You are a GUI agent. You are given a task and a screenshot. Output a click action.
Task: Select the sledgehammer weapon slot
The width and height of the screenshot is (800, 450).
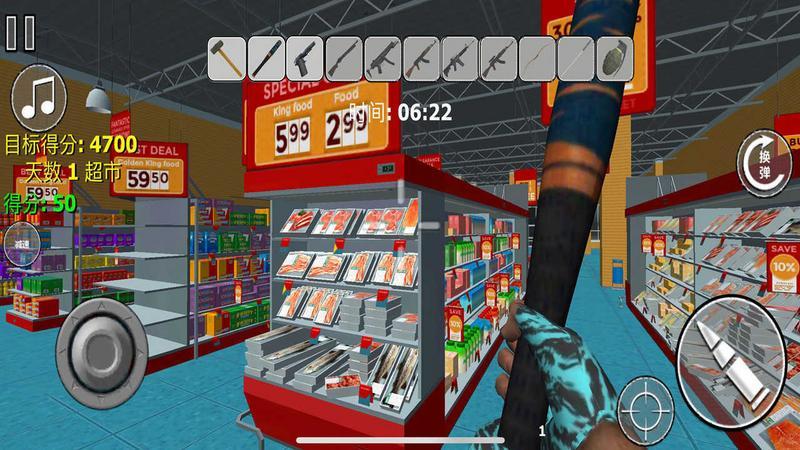[x=228, y=56]
